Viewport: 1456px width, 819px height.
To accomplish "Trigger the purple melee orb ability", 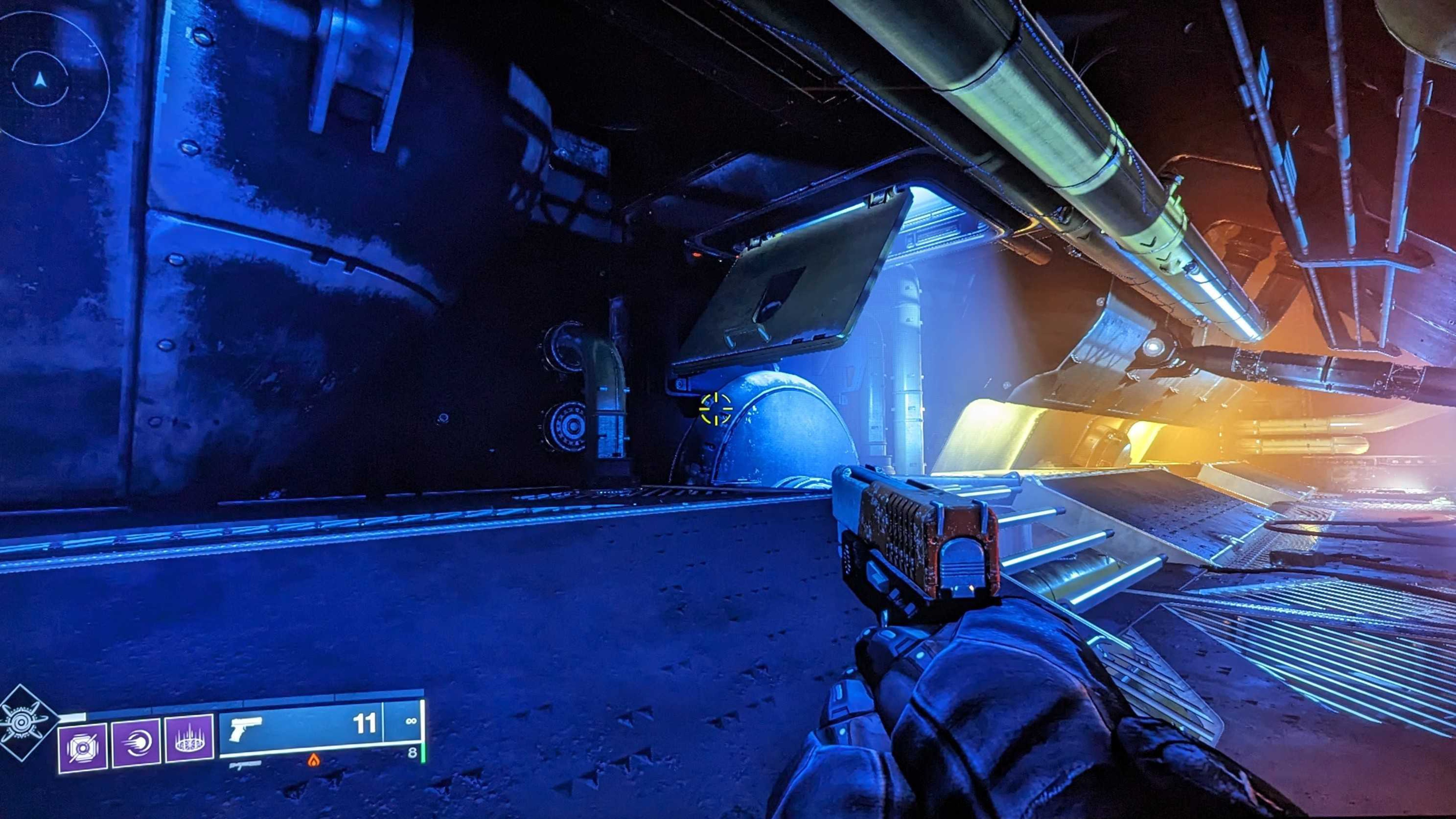I will pyautogui.click(x=136, y=742).
